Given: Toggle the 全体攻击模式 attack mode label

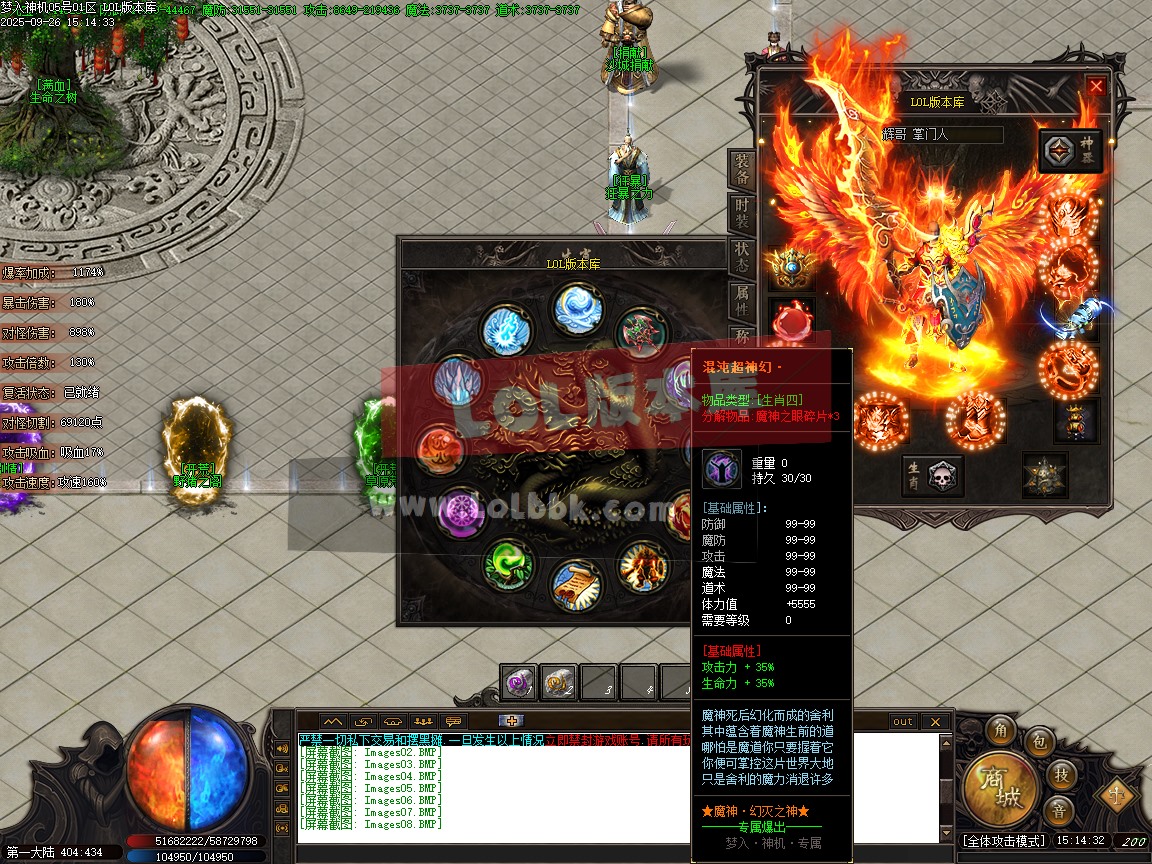Looking at the screenshot, I should click(x=1004, y=841).
